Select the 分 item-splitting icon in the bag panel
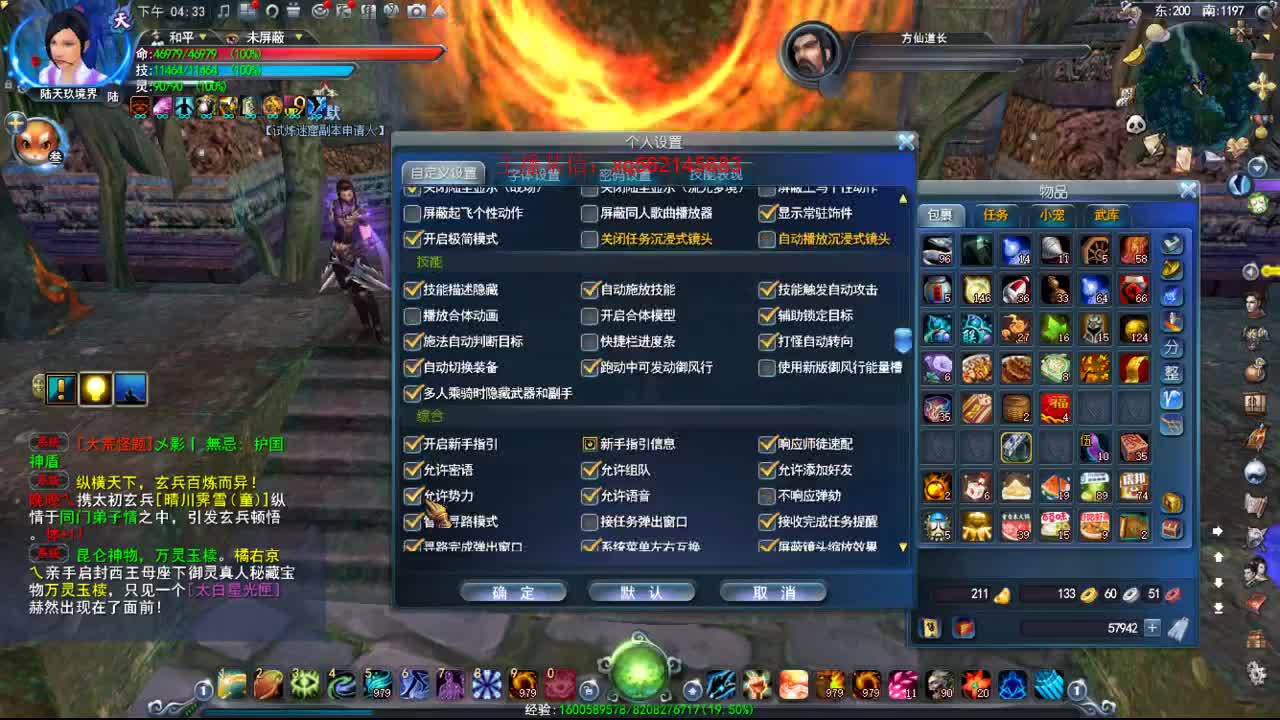The width and height of the screenshot is (1280, 720). [x=1172, y=344]
